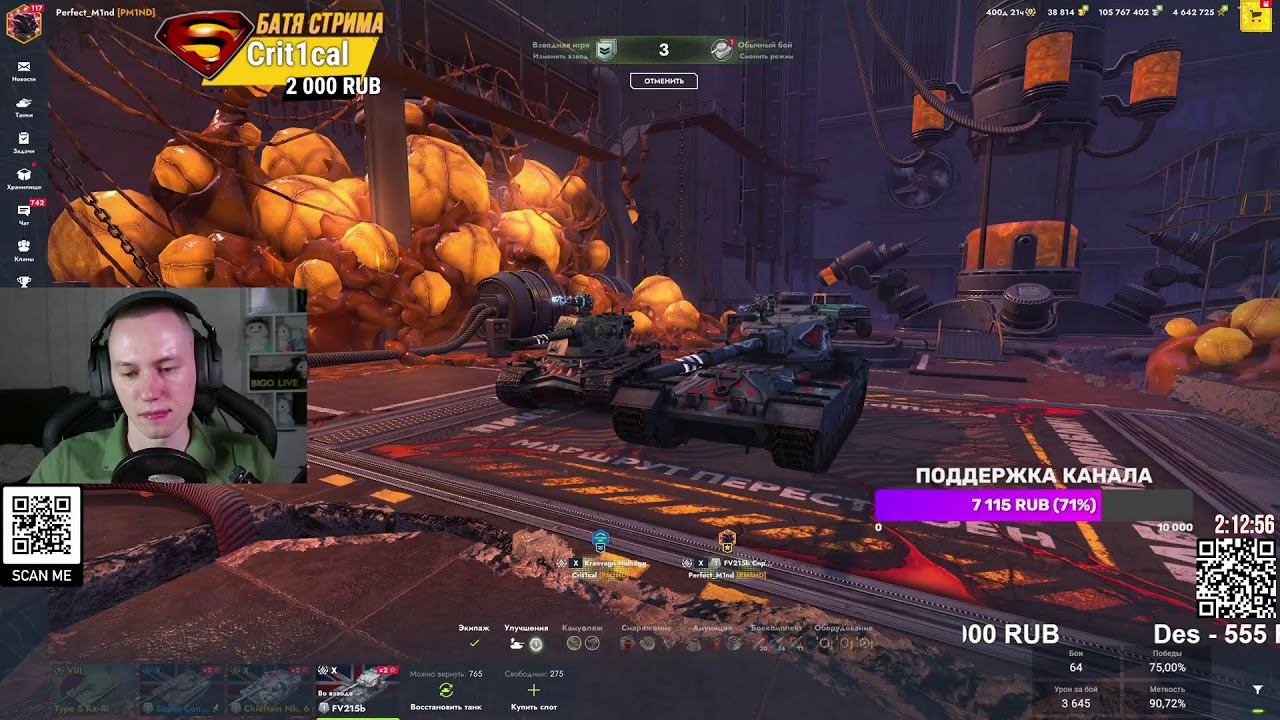Select the FV215b tank in carousel
Viewport: 1280px width, 720px height.
click(x=357, y=689)
